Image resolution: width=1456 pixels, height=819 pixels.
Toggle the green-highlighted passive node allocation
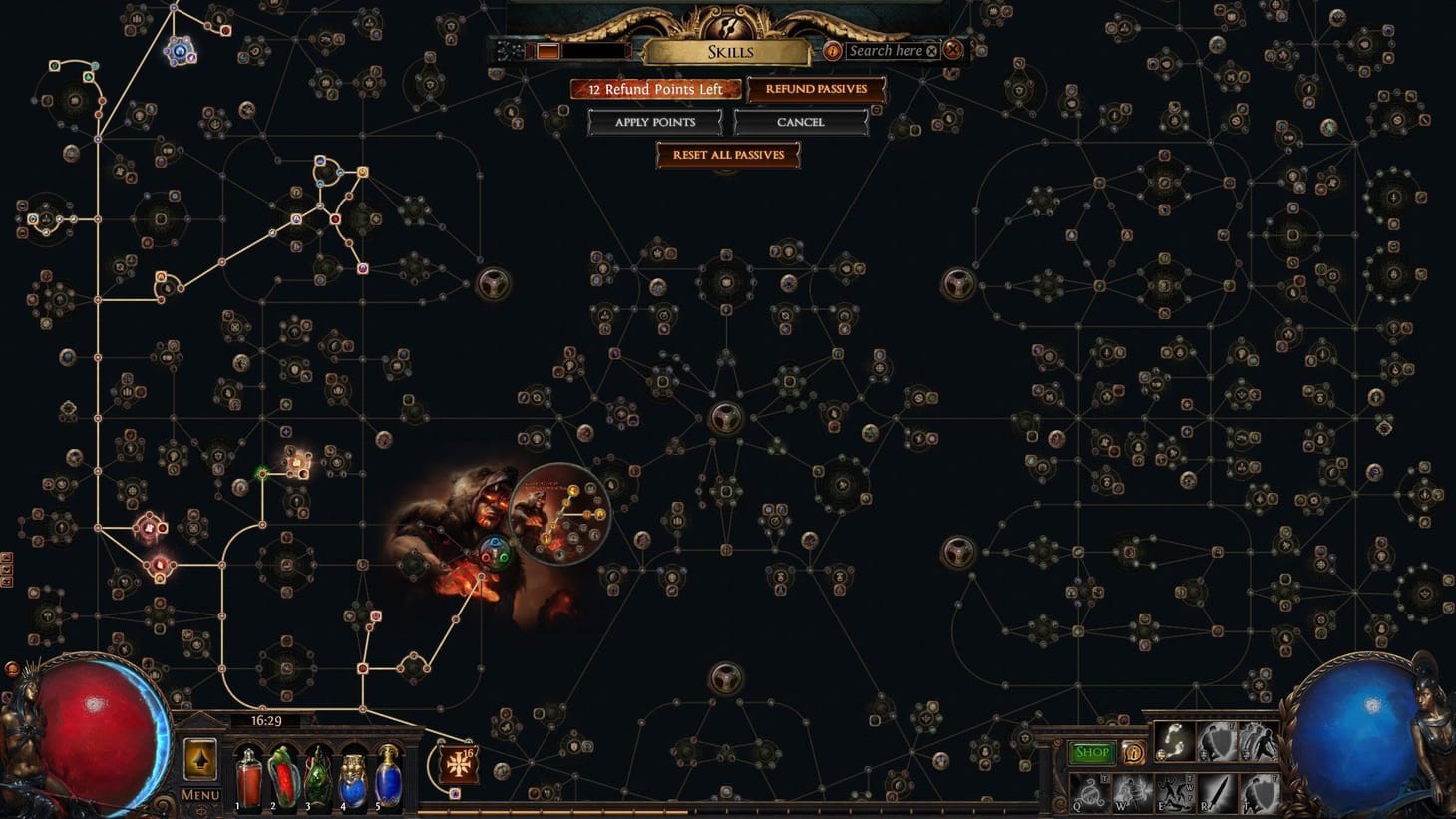coord(262,476)
